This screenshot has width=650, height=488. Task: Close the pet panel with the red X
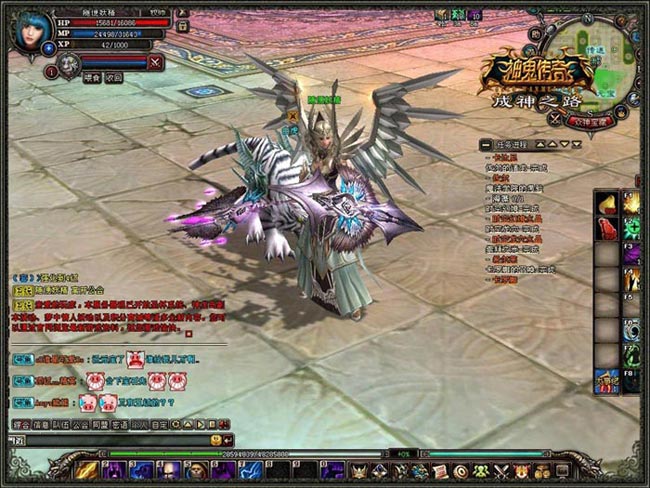(155, 62)
